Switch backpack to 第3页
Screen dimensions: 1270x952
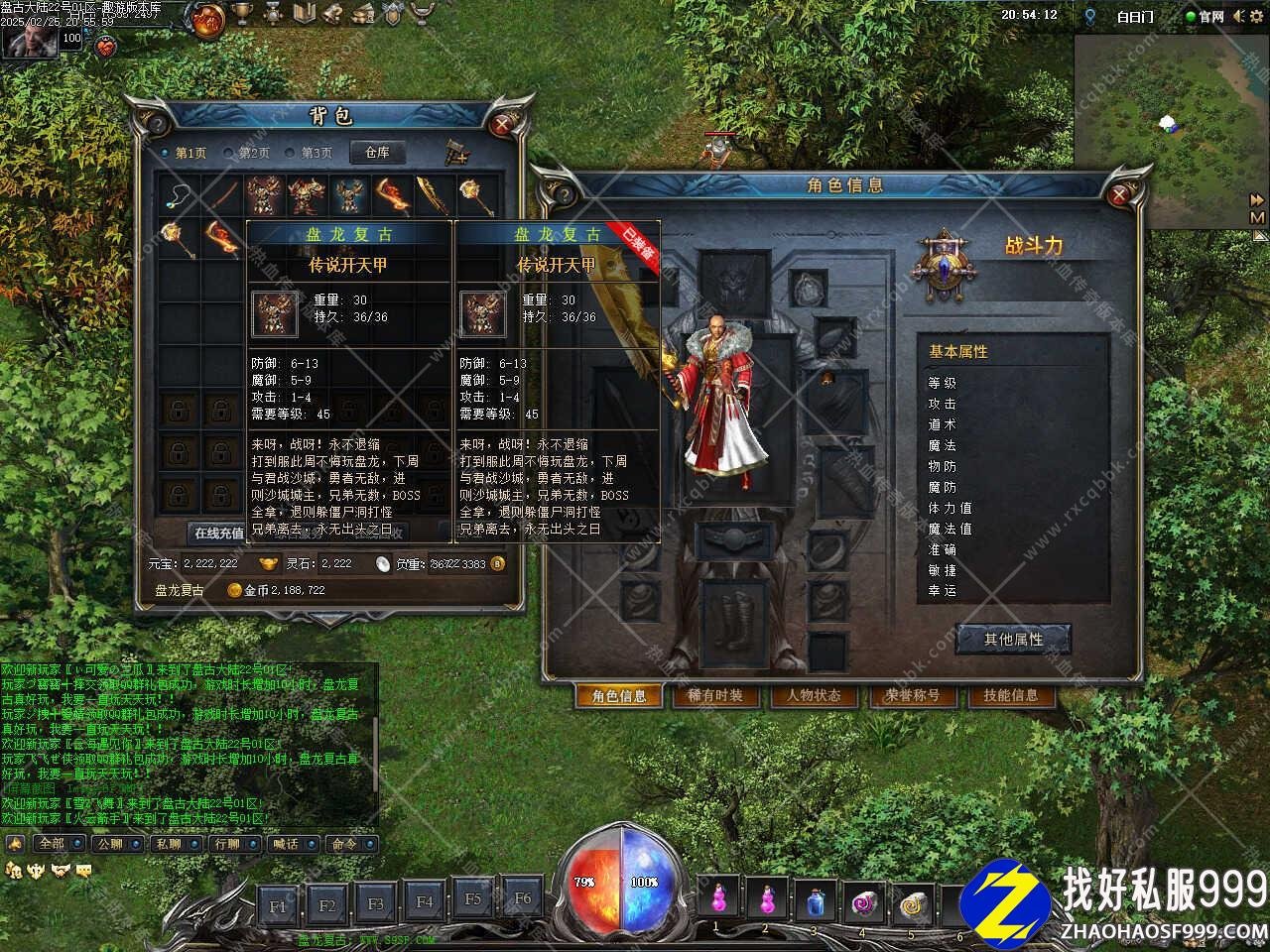309,154
